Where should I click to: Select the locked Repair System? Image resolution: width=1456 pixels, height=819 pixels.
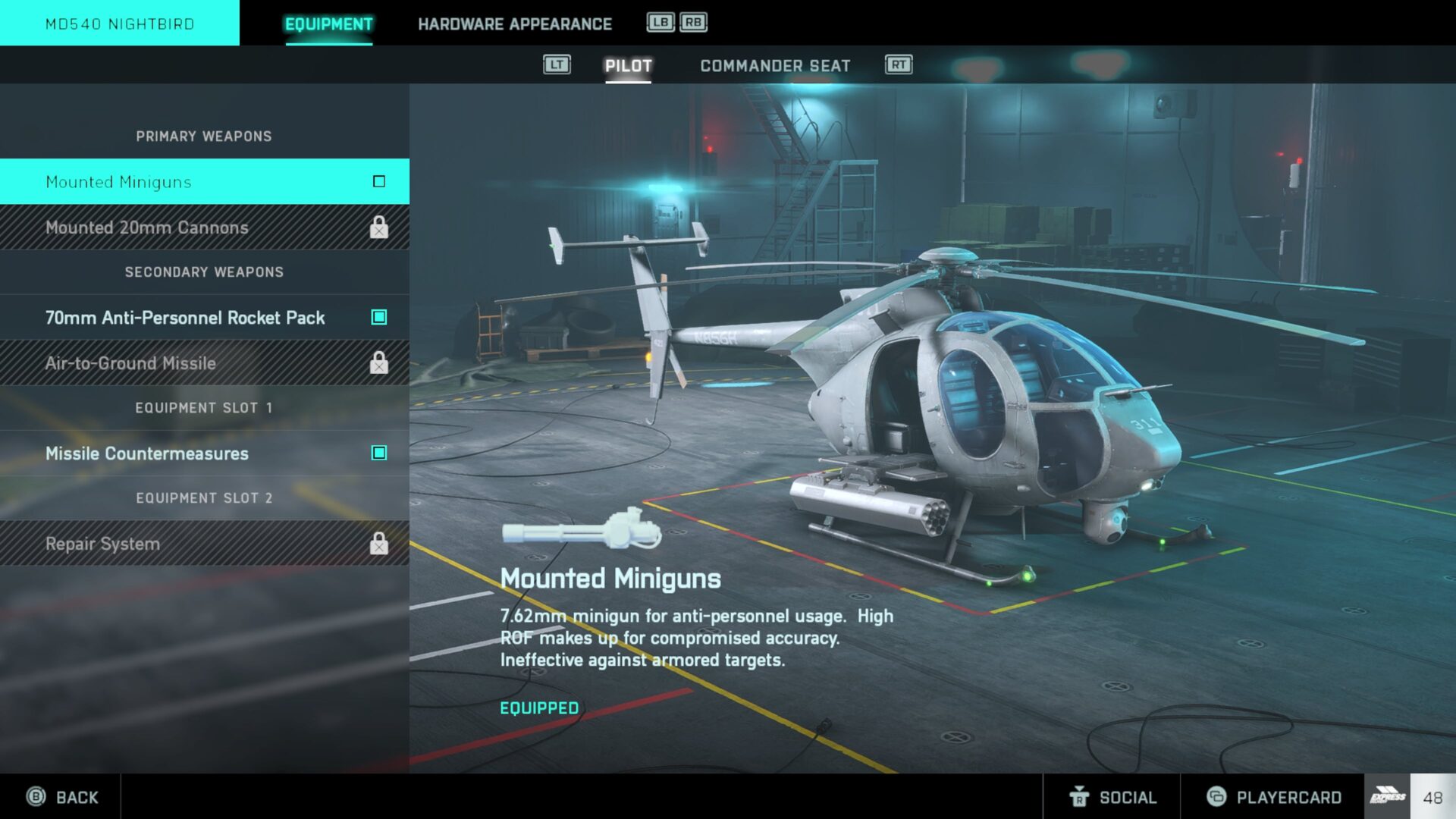tap(204, 544)
